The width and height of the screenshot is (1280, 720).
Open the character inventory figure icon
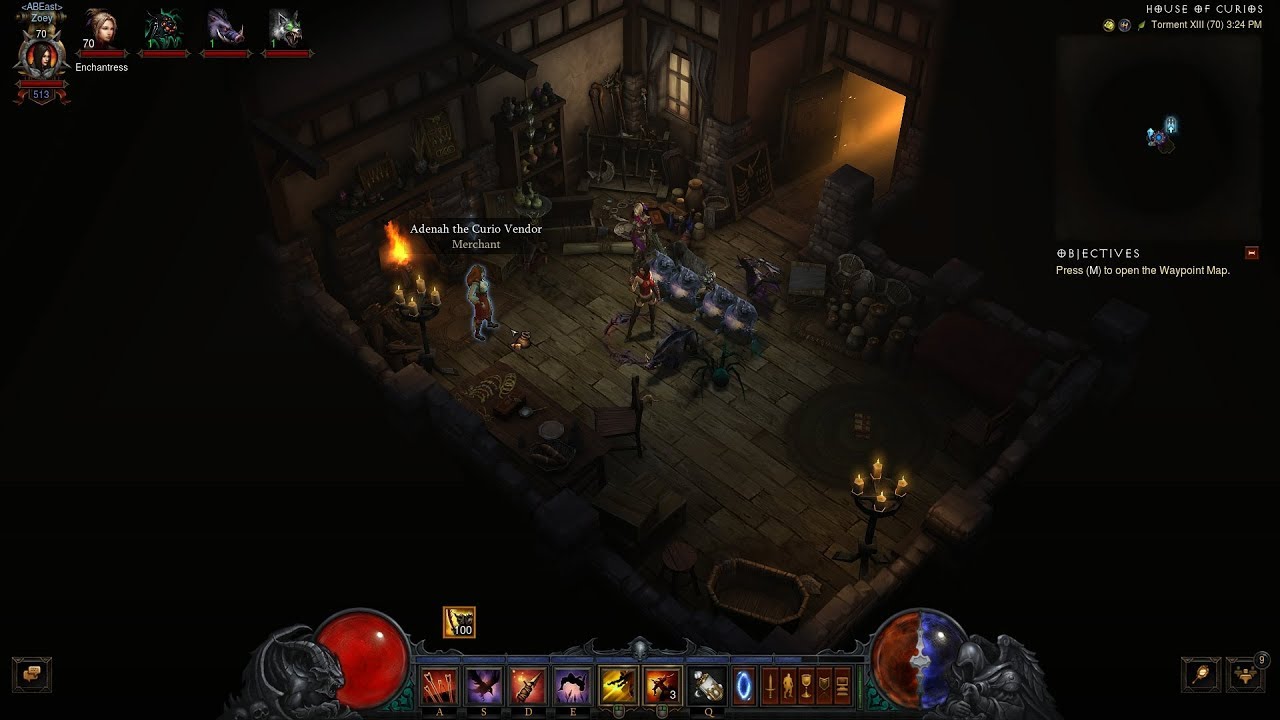tap(789, 687)
